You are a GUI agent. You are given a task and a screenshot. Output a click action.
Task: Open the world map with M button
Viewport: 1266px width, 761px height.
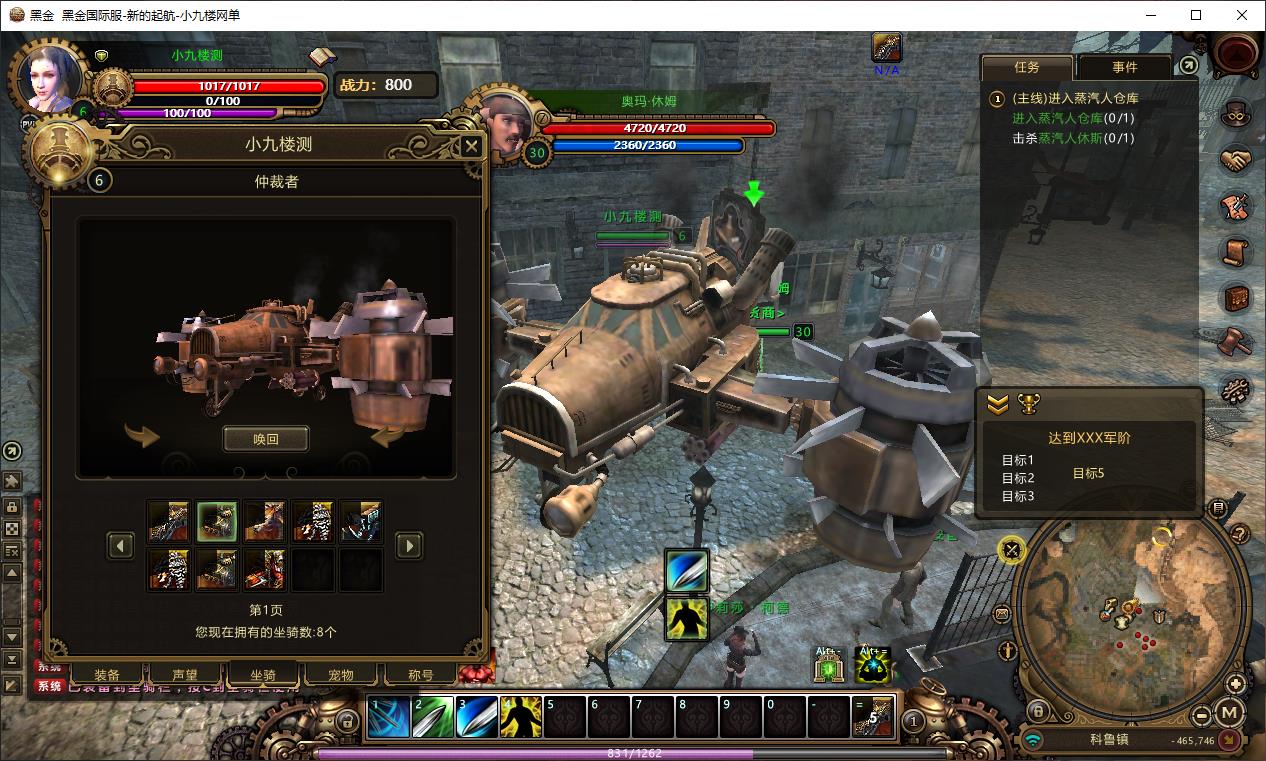click(x=1231, y=714)
